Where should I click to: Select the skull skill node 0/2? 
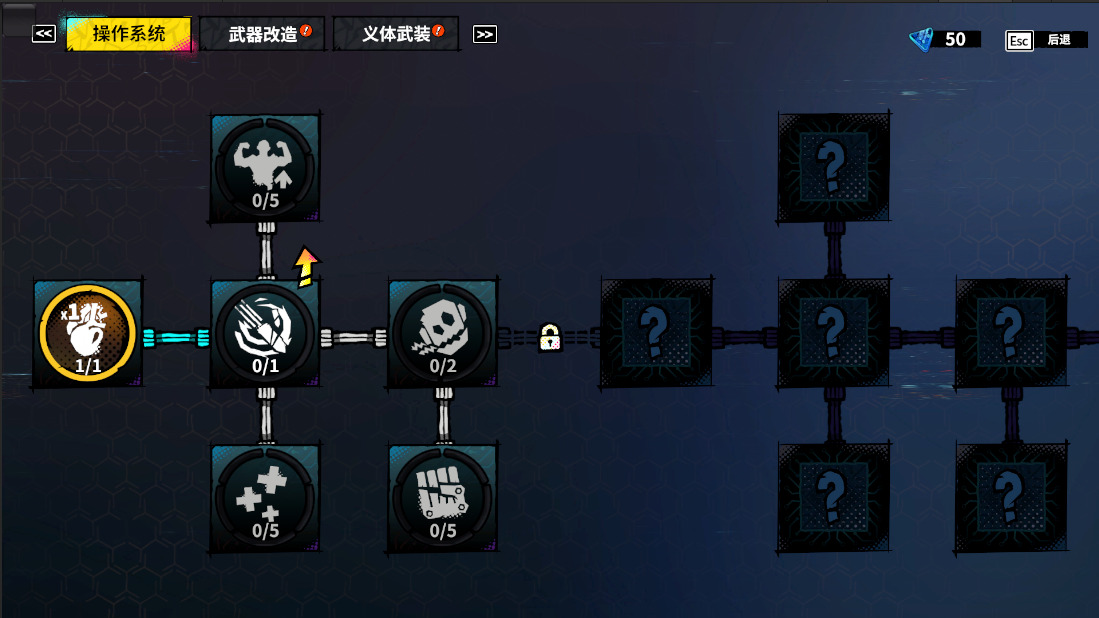point(443,334)
